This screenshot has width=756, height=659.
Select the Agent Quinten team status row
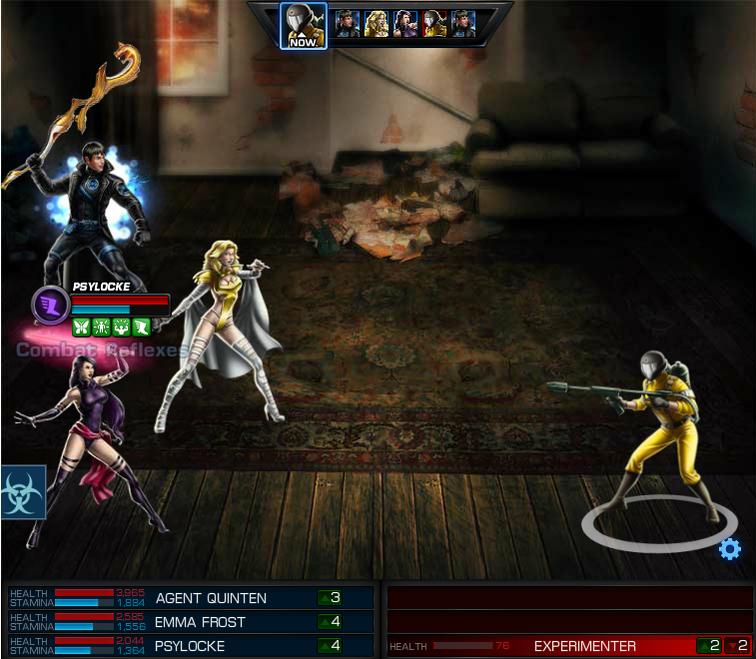[191, 598]
